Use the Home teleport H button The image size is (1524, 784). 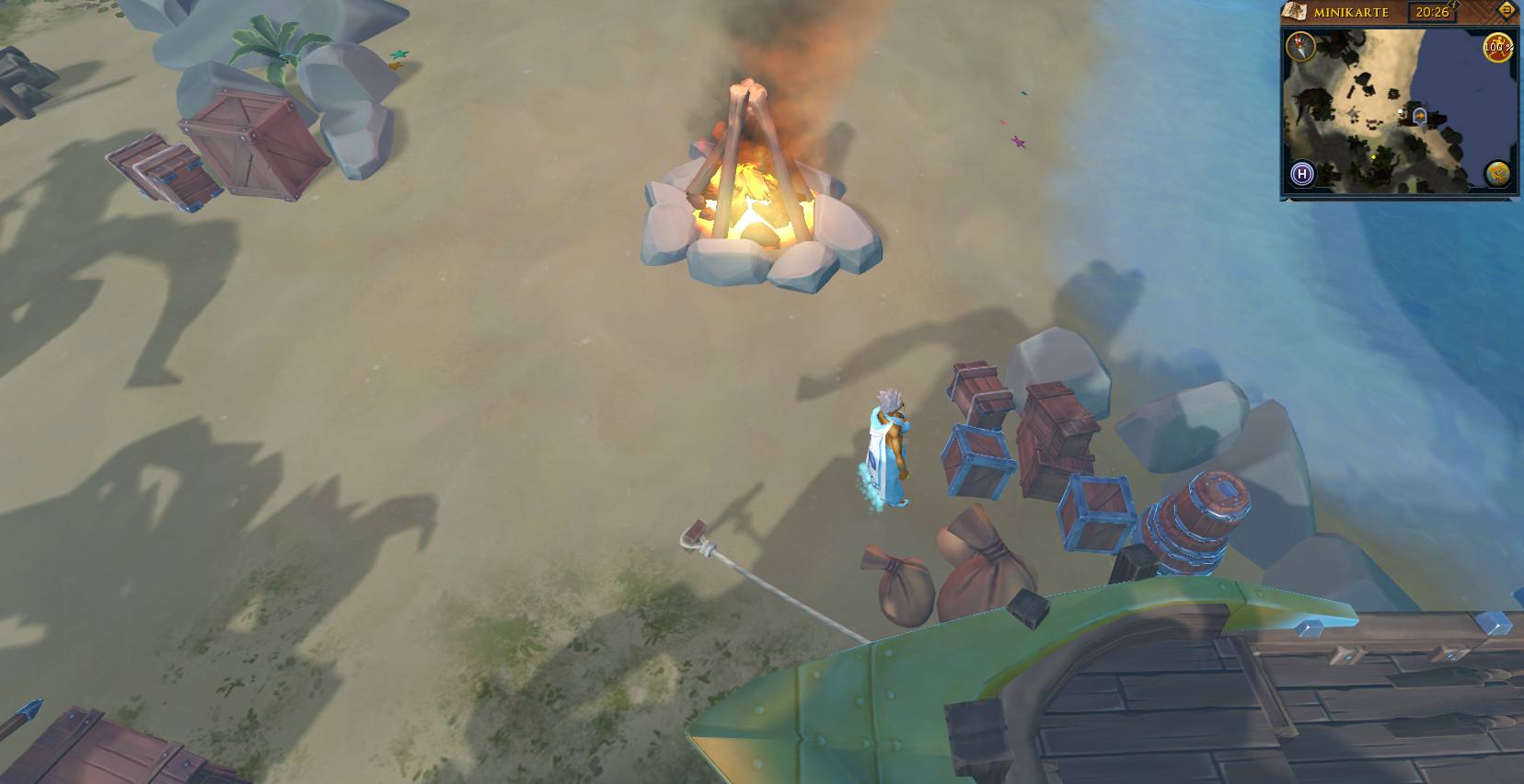pyautogui.click(x=1301, y=173)
